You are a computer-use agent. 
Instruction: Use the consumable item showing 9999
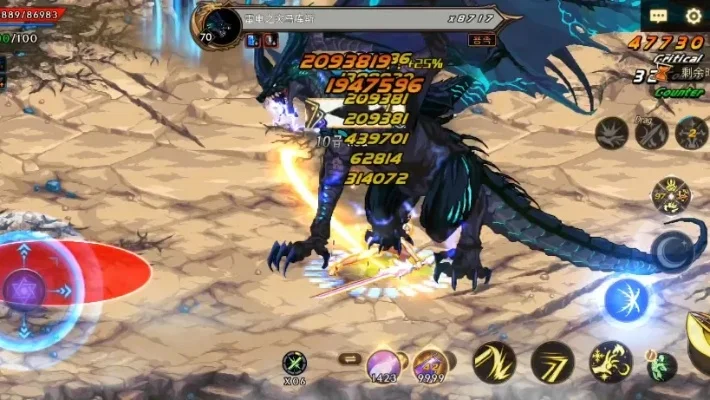tap(430, 365)
